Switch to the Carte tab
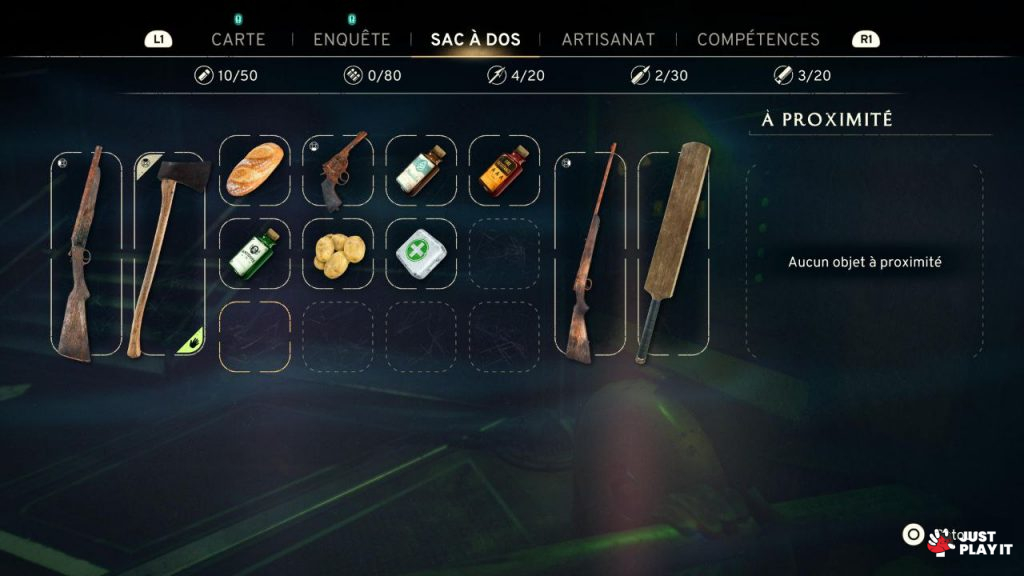The width and height of the screenshot is (1024, 576). tap(238, 40)
